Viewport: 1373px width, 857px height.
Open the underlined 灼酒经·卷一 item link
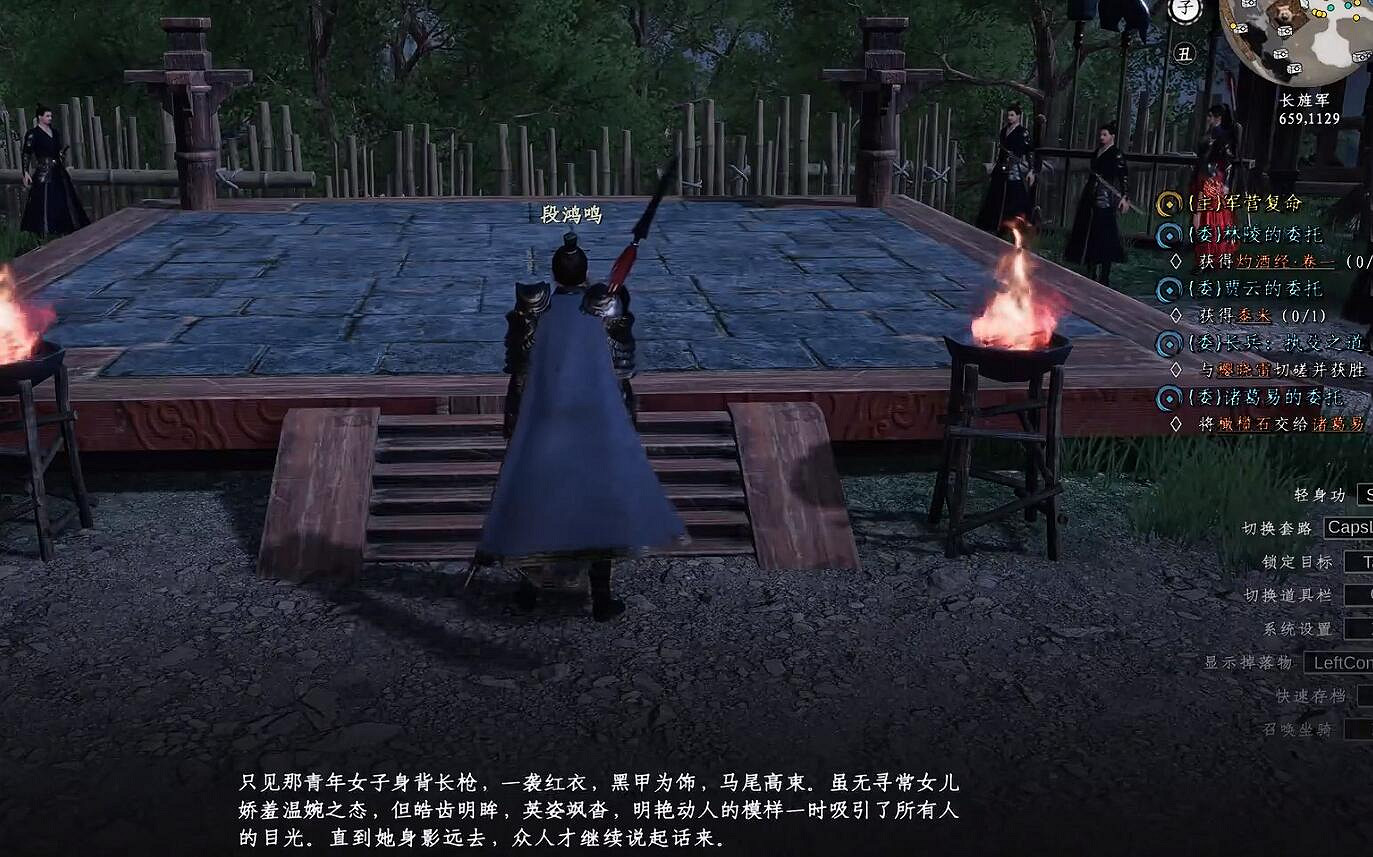tap(1287, 259)
